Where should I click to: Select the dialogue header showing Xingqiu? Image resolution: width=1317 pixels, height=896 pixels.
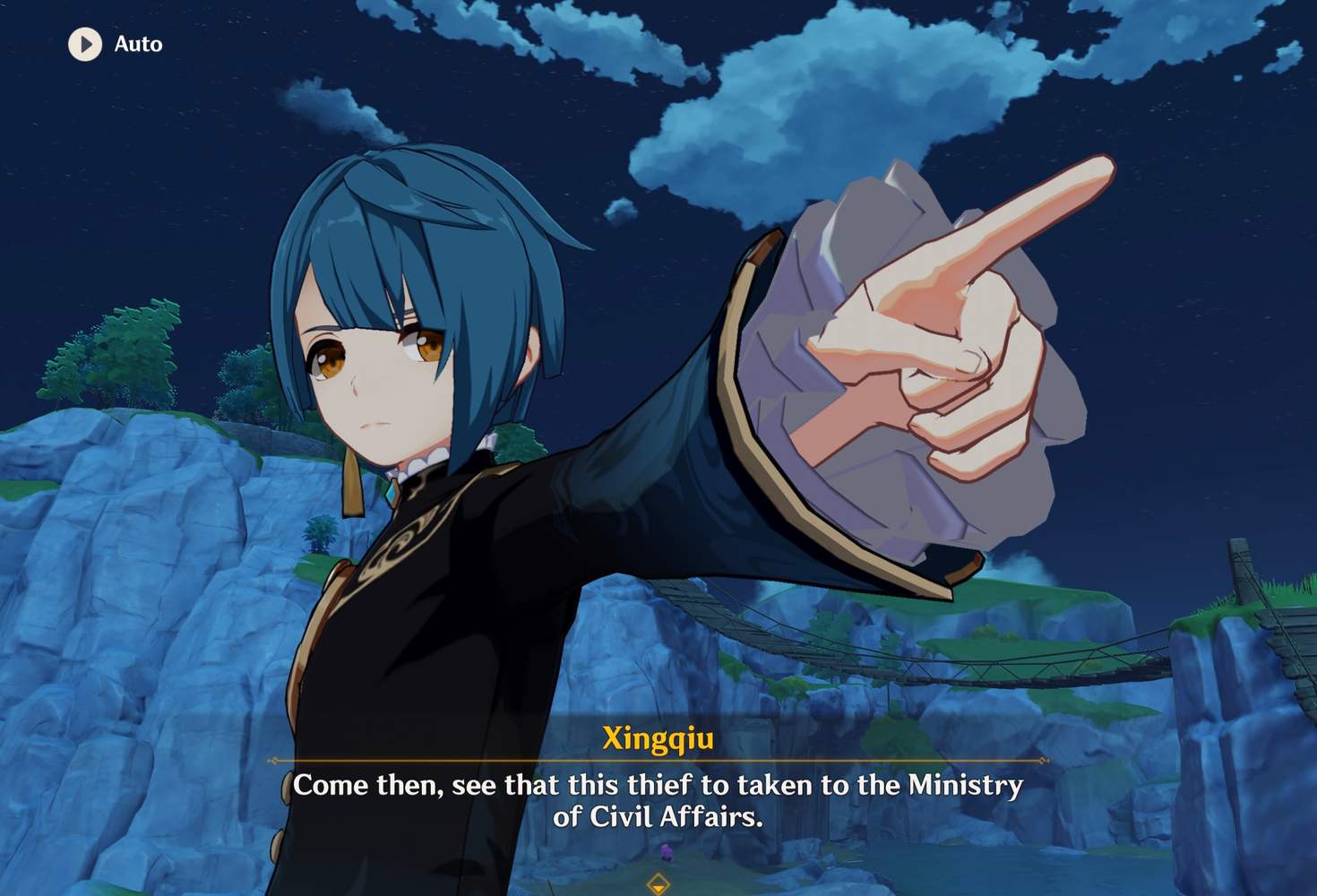click(x=658, y=737)
